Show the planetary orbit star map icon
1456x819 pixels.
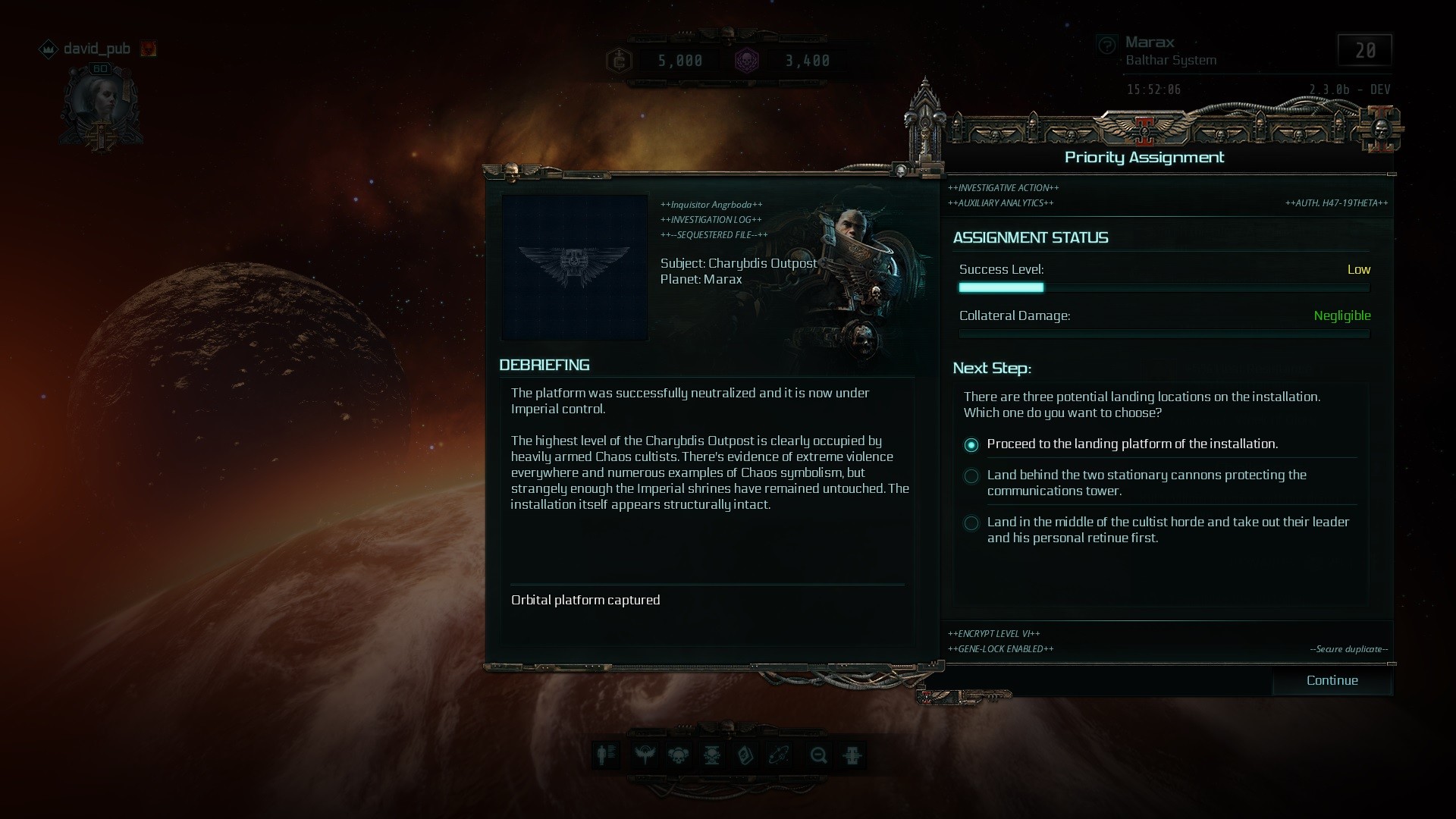pos(780,755)
